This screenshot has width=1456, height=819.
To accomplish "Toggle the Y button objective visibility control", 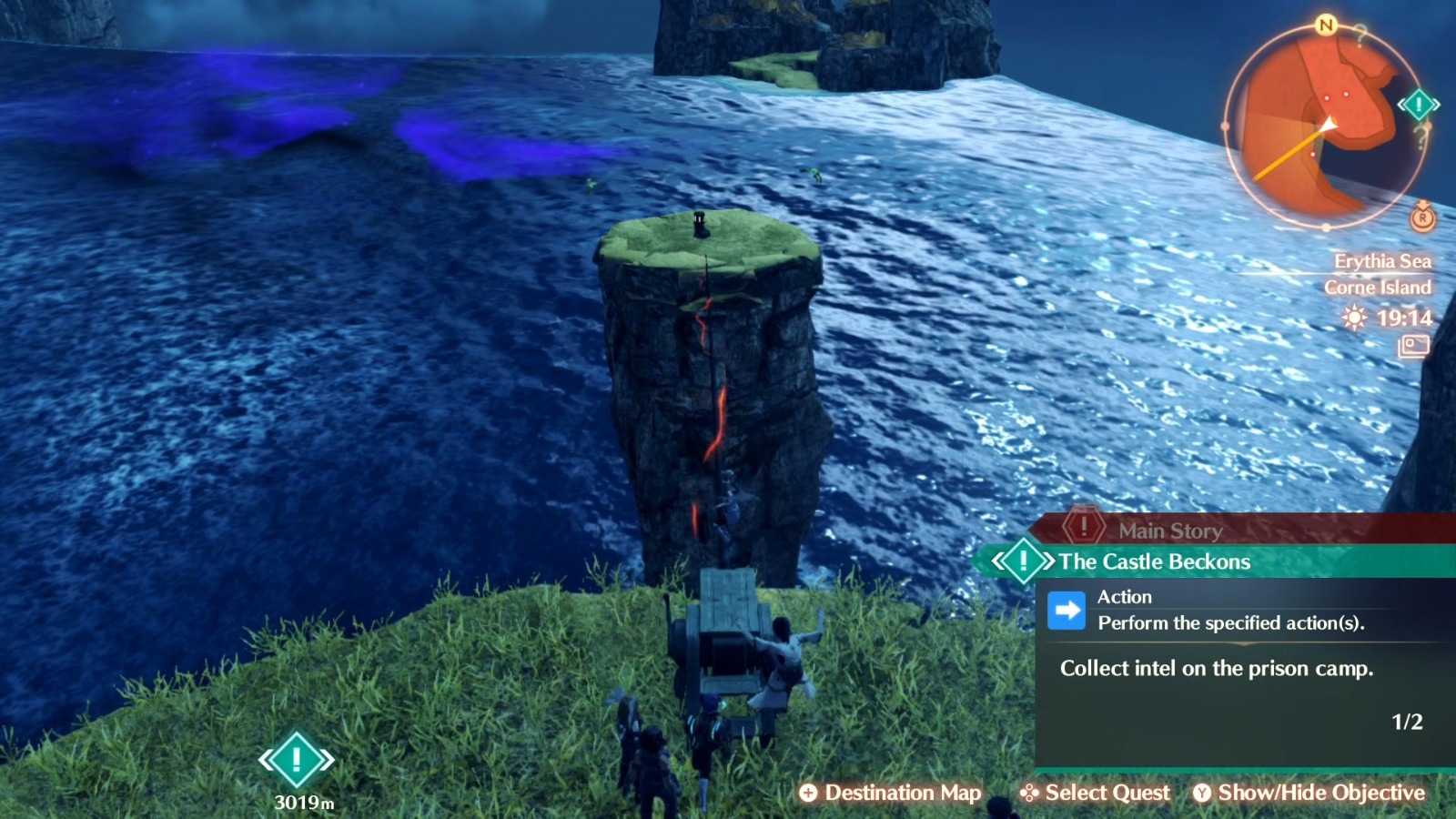I will (x=1201, y=793).
